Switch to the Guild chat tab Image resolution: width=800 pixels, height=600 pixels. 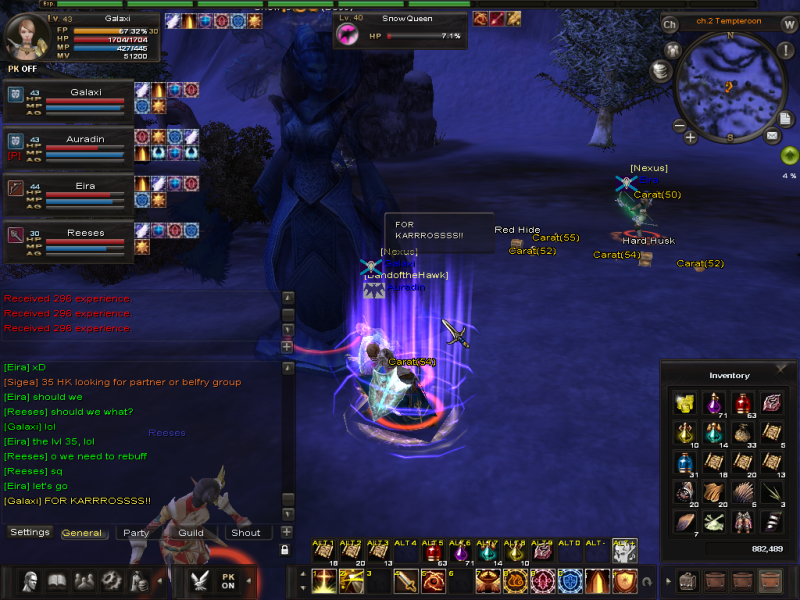pos(191,533)
